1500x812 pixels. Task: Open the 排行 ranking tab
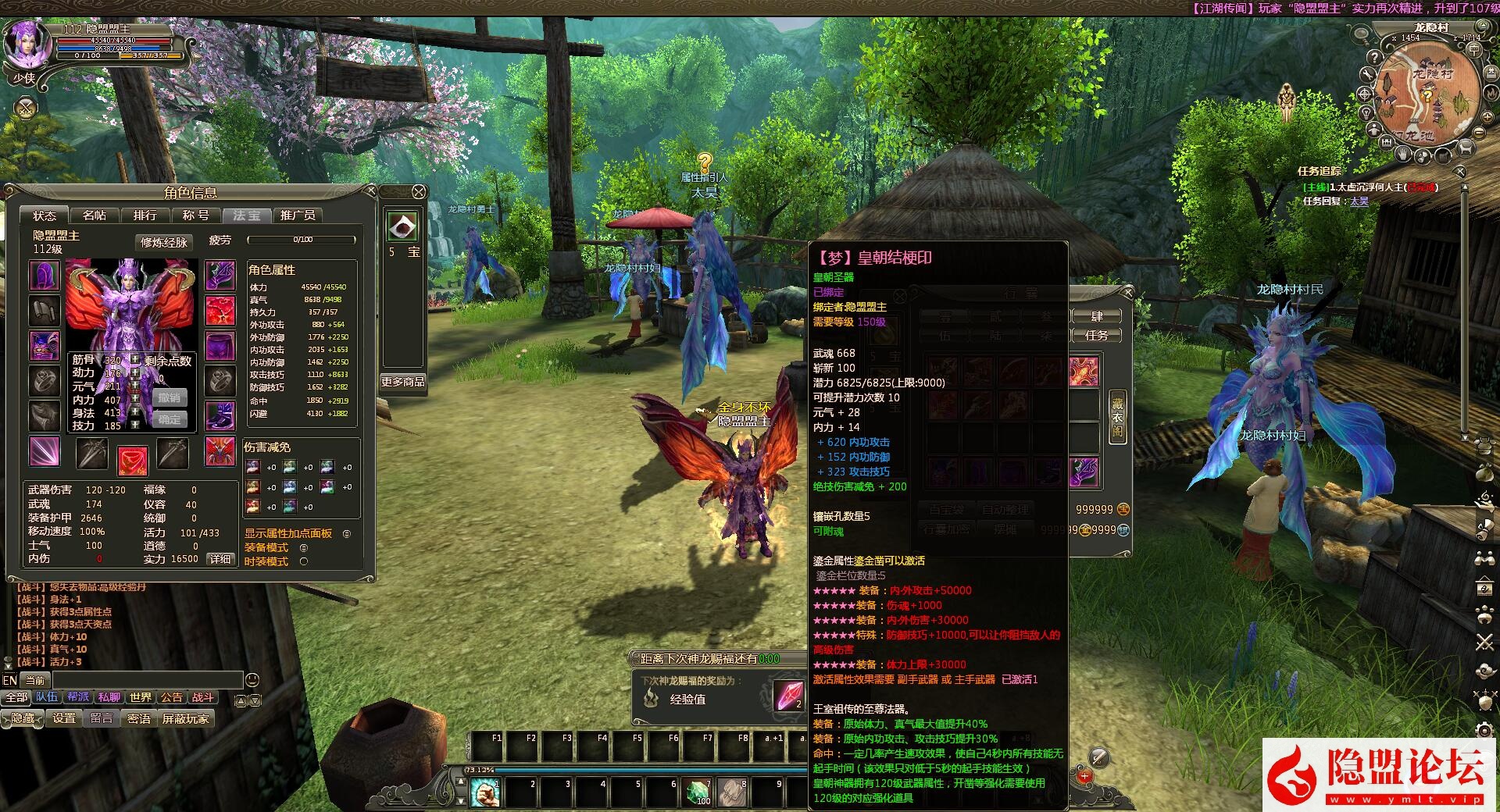point(145,215)
